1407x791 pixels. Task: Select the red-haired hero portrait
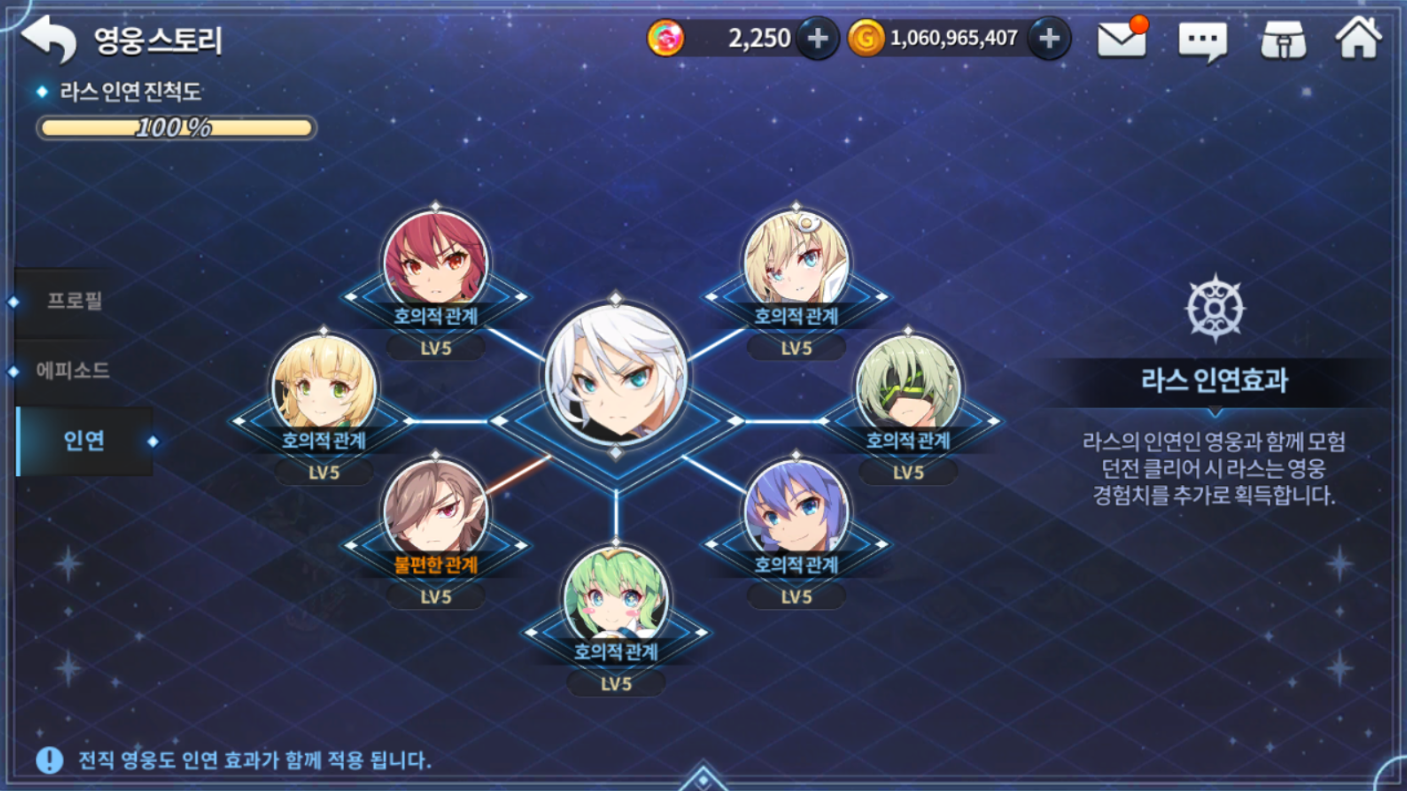tap(436, 258)
